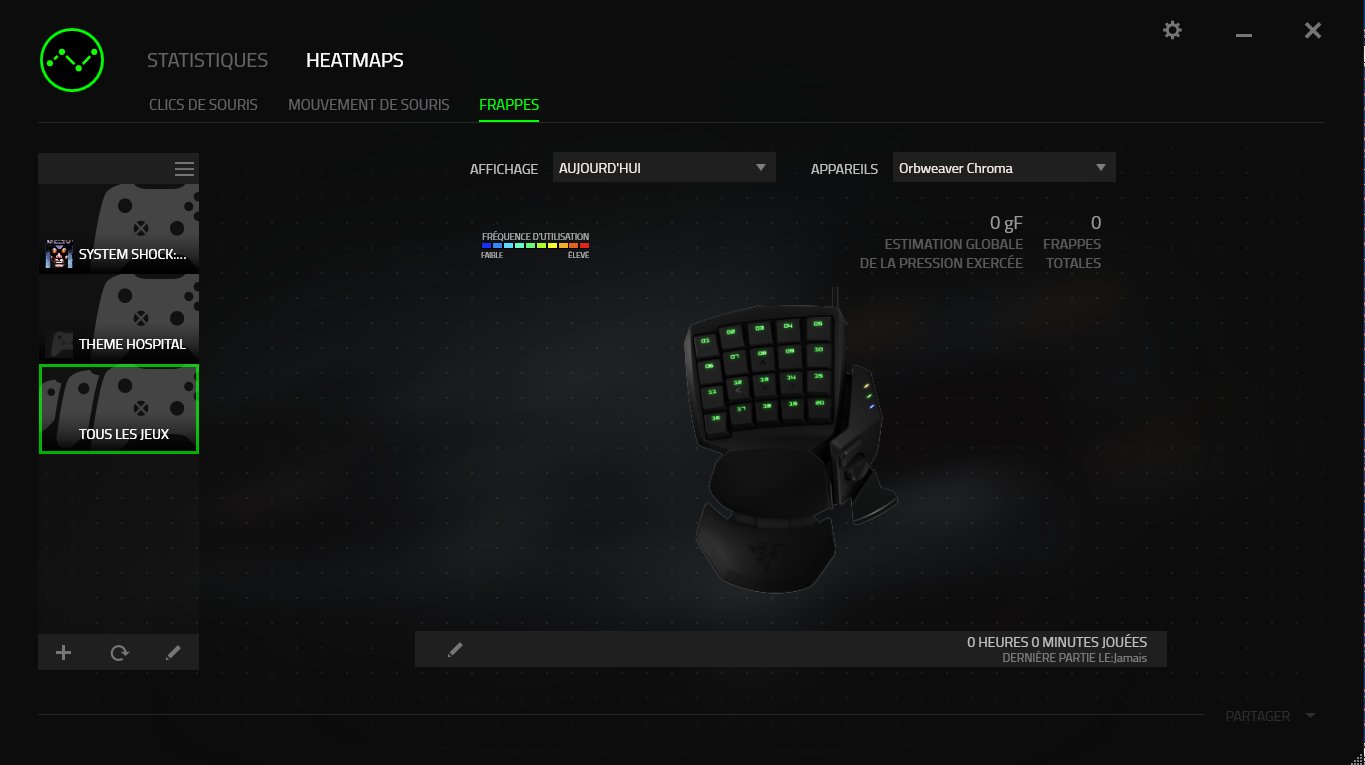
Task: Select the MOUVEMENT DE SOURIS tab
Action: (369, 104)
